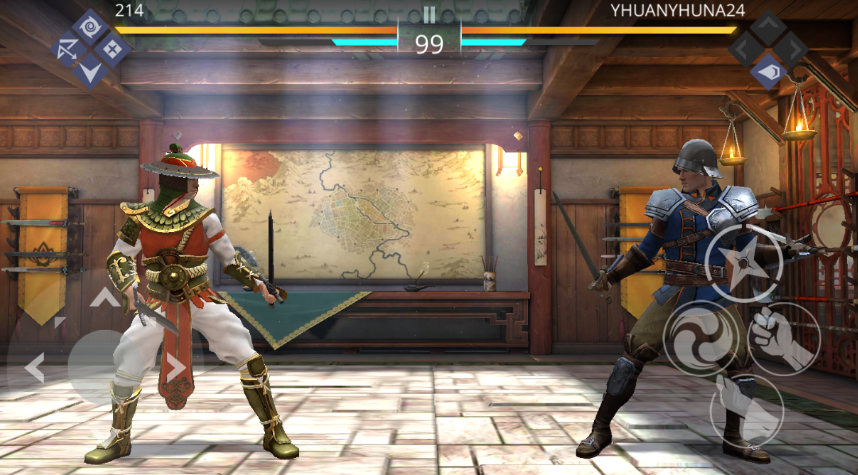
Task: Move right with the joystick arrow
Action: point(176,367)
